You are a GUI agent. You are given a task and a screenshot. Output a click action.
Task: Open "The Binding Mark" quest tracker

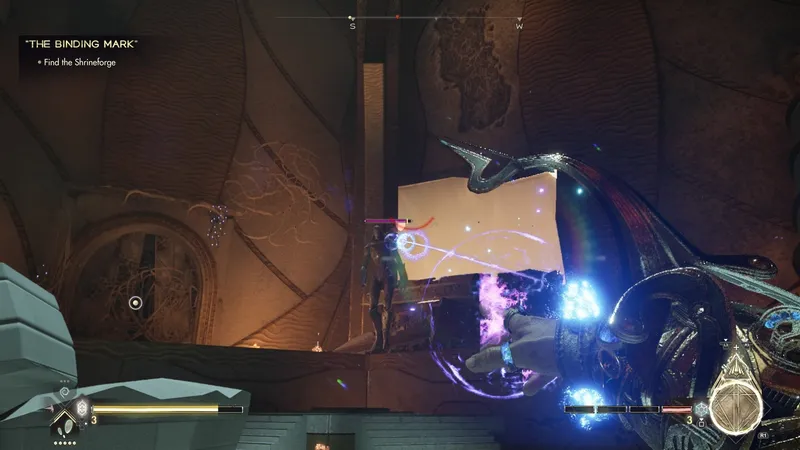click(x=79, y=44)
